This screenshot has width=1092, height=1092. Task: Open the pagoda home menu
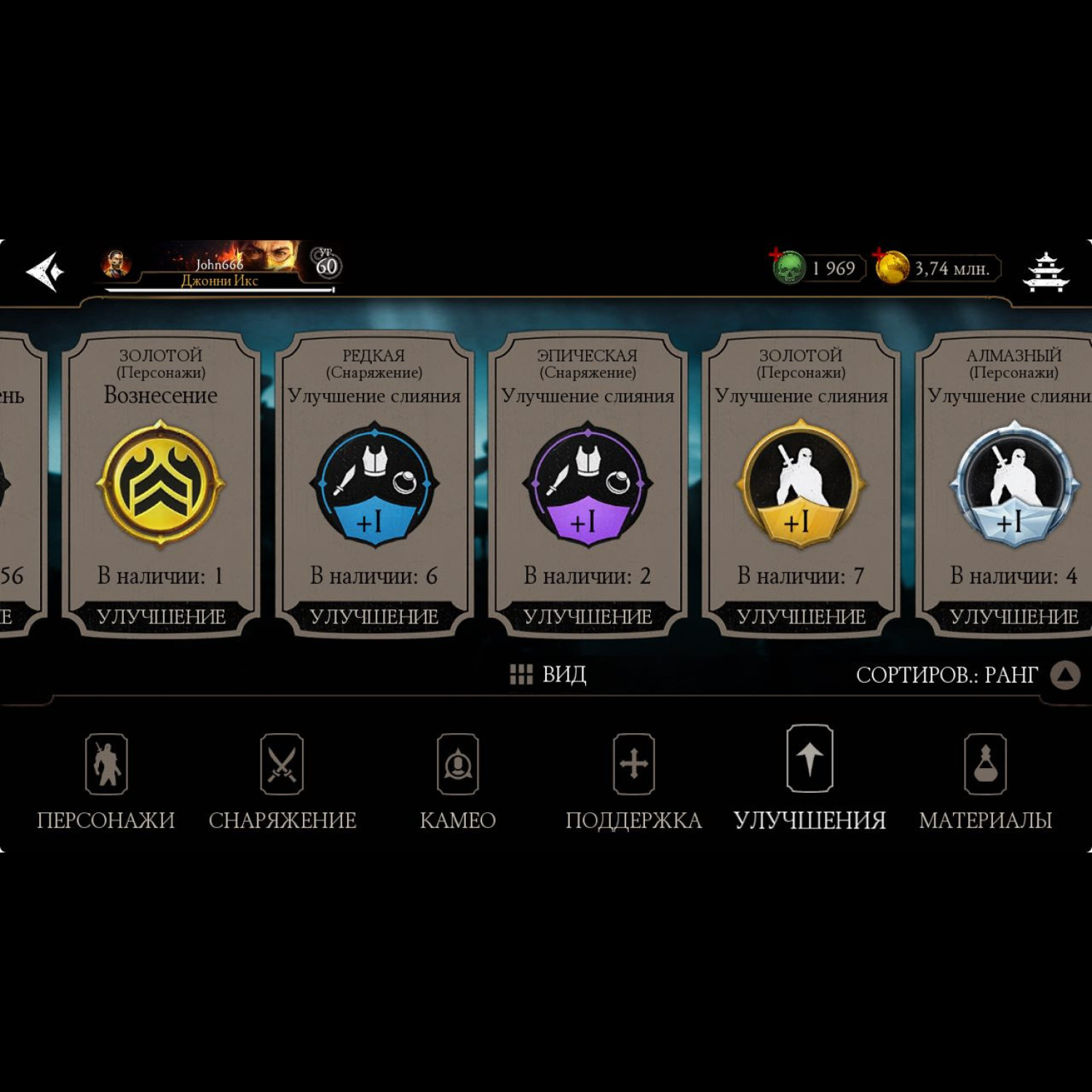(1045, 272)
